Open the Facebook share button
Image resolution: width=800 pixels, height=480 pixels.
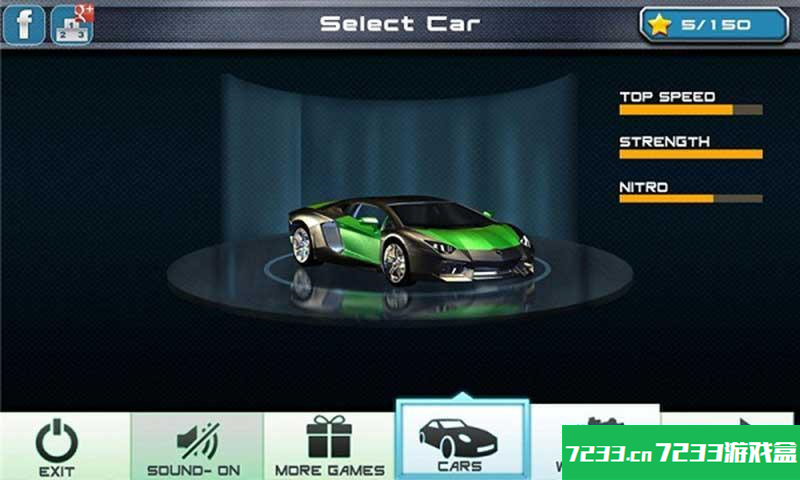24,24
